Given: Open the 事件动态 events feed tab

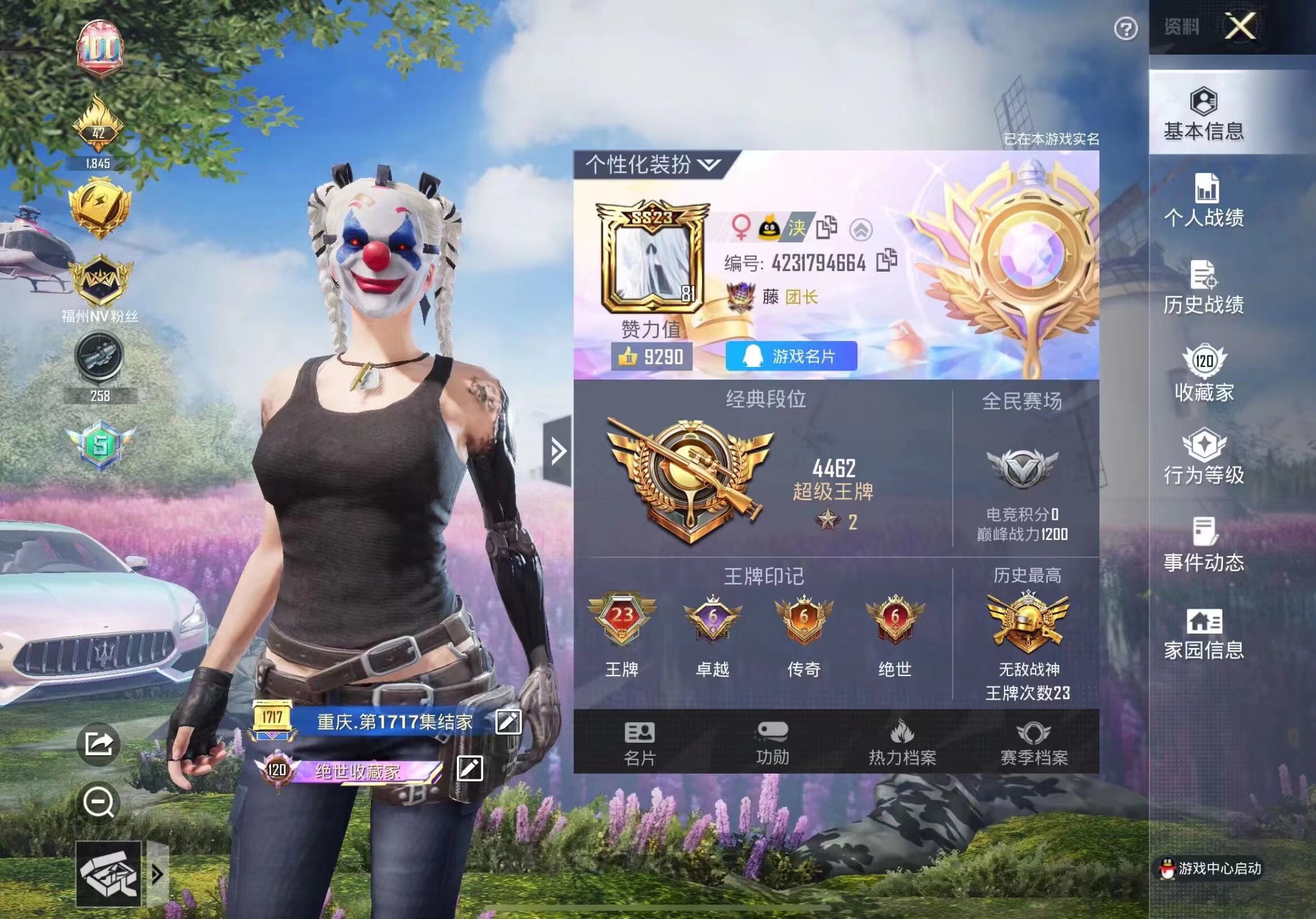Looking at the screenshot, I should point(1204,545).
